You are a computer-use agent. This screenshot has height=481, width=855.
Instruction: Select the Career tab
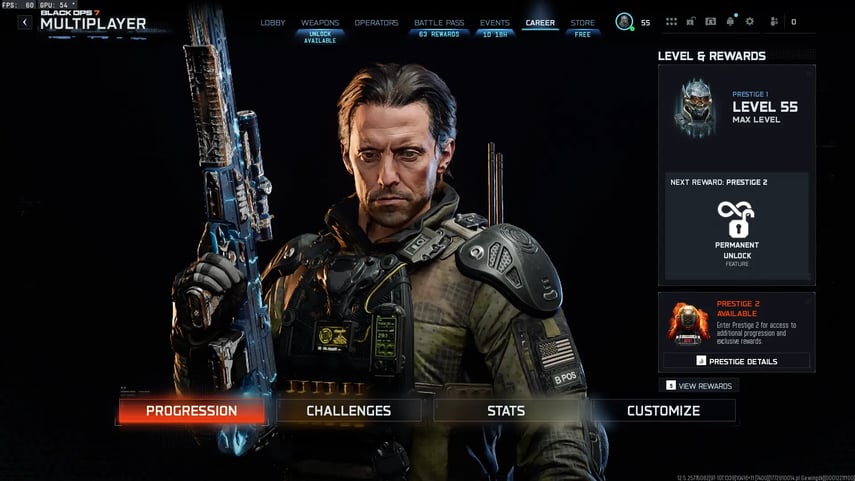(540, 22)
